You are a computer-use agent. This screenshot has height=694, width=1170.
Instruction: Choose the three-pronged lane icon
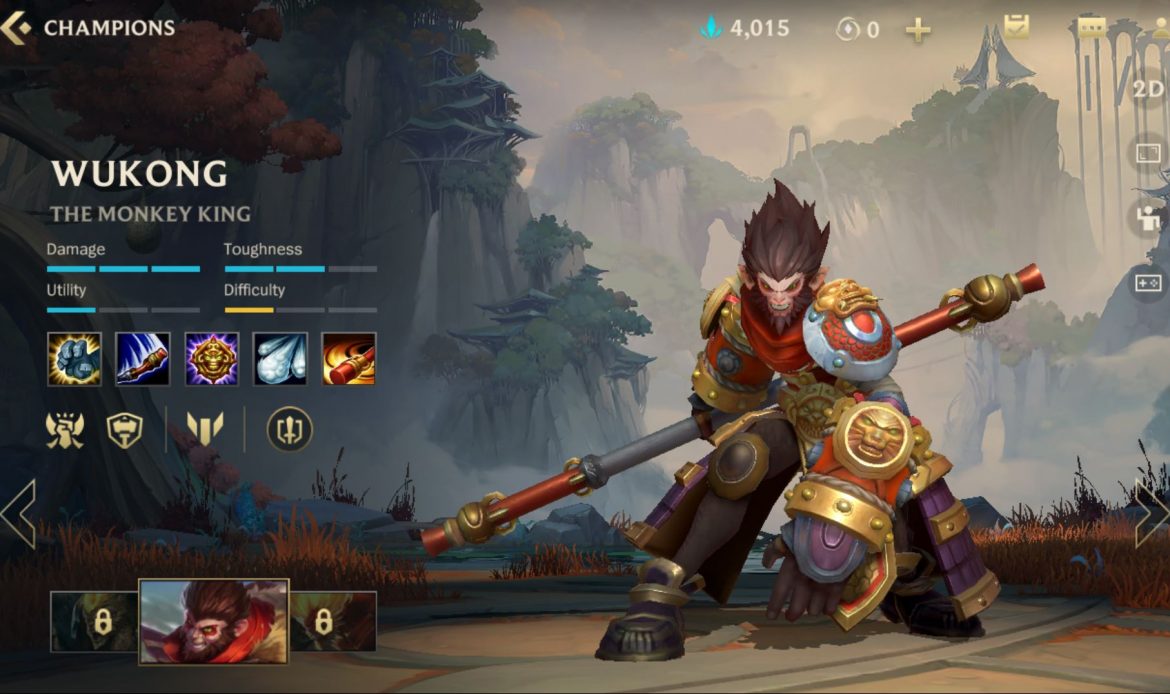click(205, 430)
